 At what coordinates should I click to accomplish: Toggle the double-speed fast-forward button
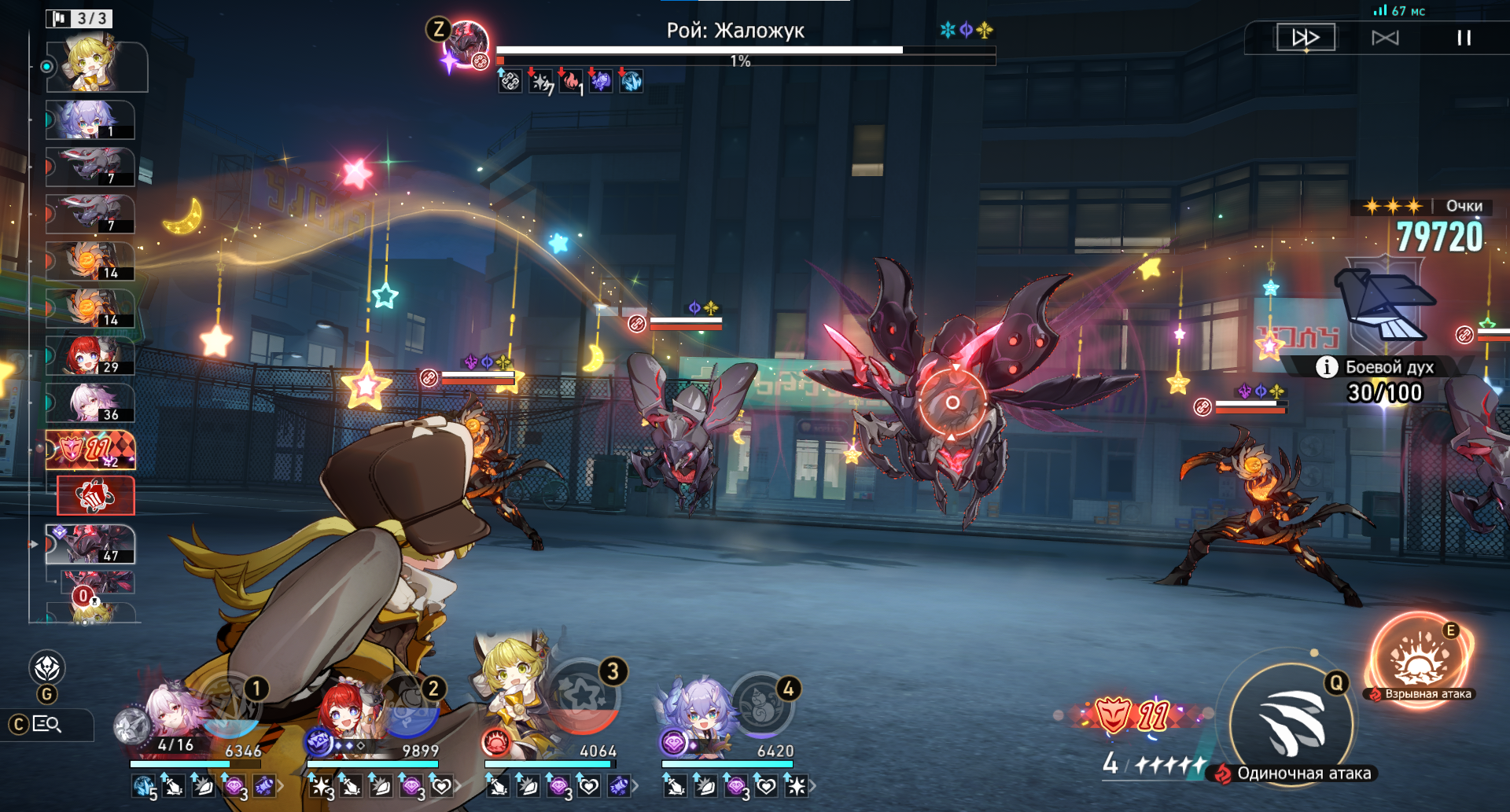pyautogui.click(x=1306, y=38)
